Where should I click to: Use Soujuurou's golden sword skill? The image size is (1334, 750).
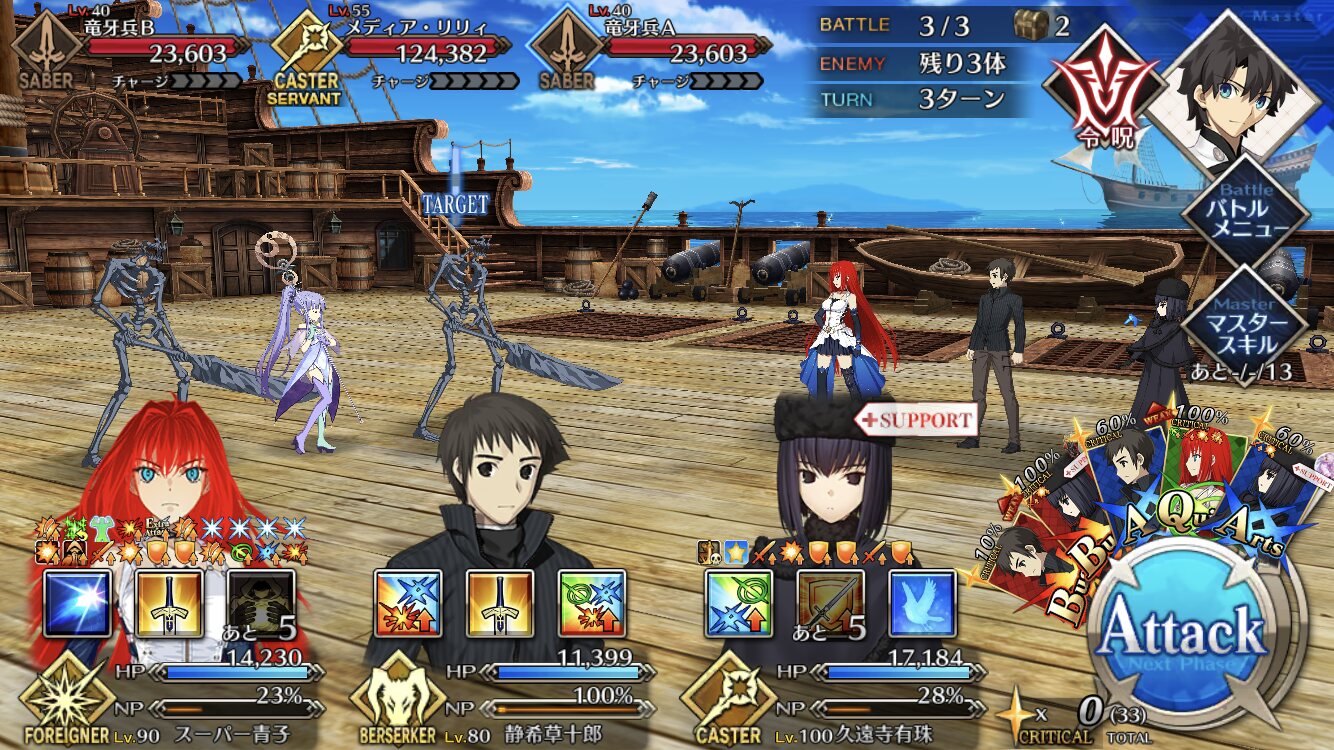click(500, 604)
